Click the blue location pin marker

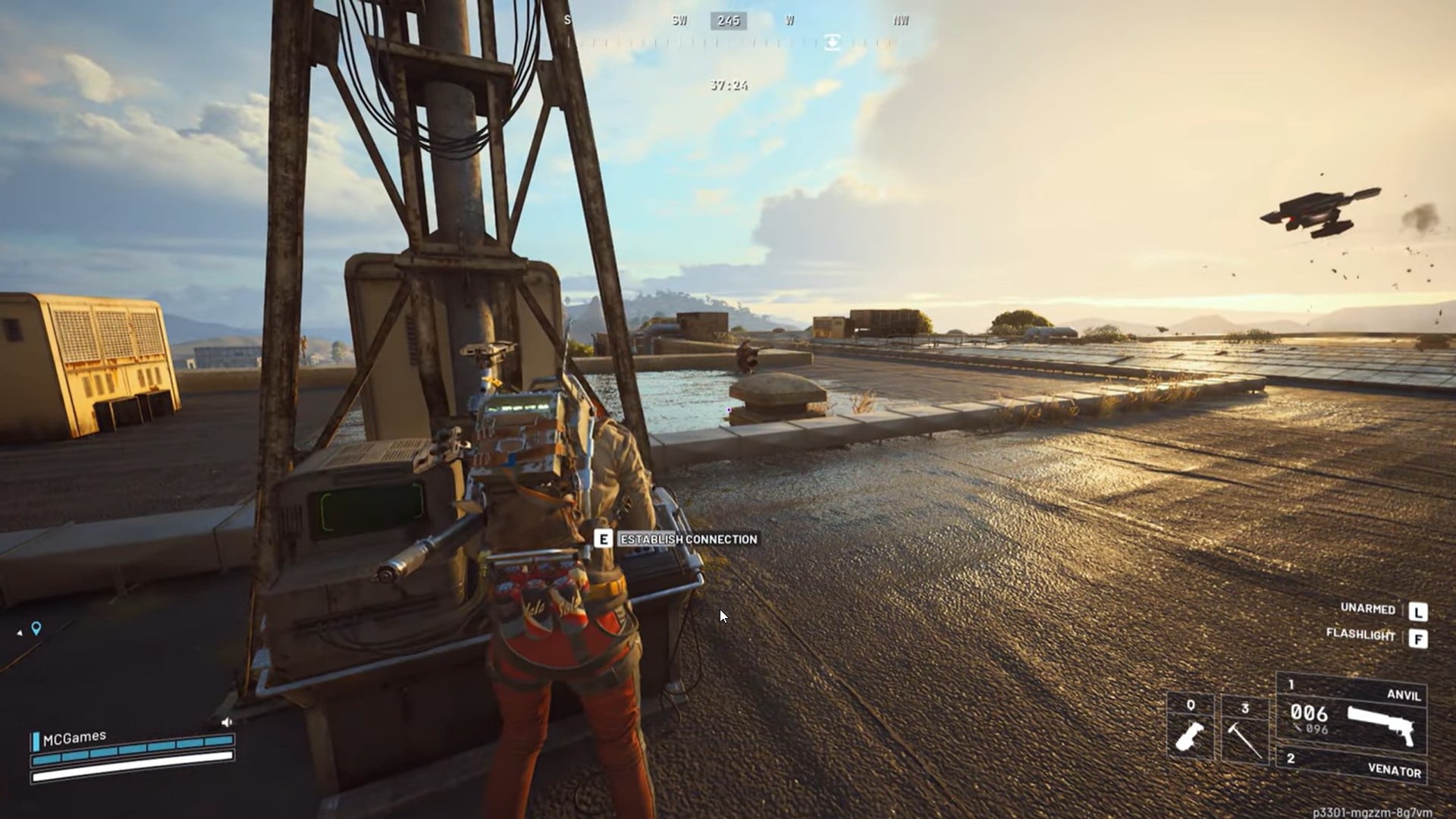[36, 628]
